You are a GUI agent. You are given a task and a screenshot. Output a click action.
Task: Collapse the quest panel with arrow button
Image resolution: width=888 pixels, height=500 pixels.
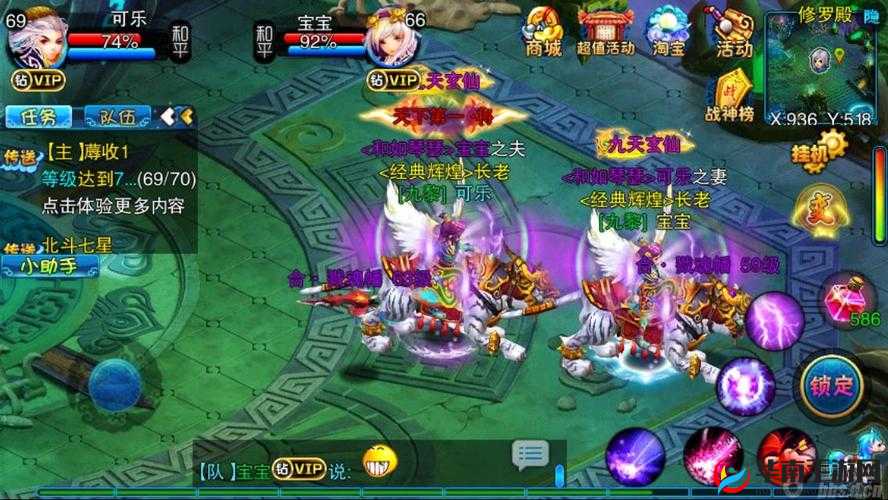pyautogui.click(x=176, y=116)
